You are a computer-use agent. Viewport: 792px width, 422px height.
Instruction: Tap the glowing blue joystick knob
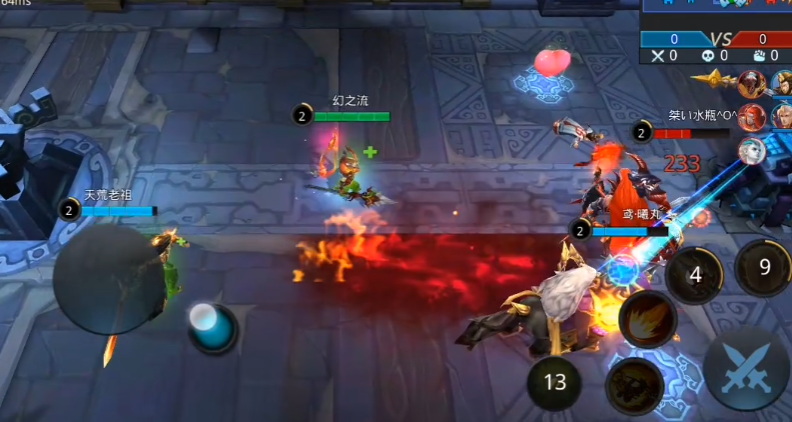(x=212, y=327)
